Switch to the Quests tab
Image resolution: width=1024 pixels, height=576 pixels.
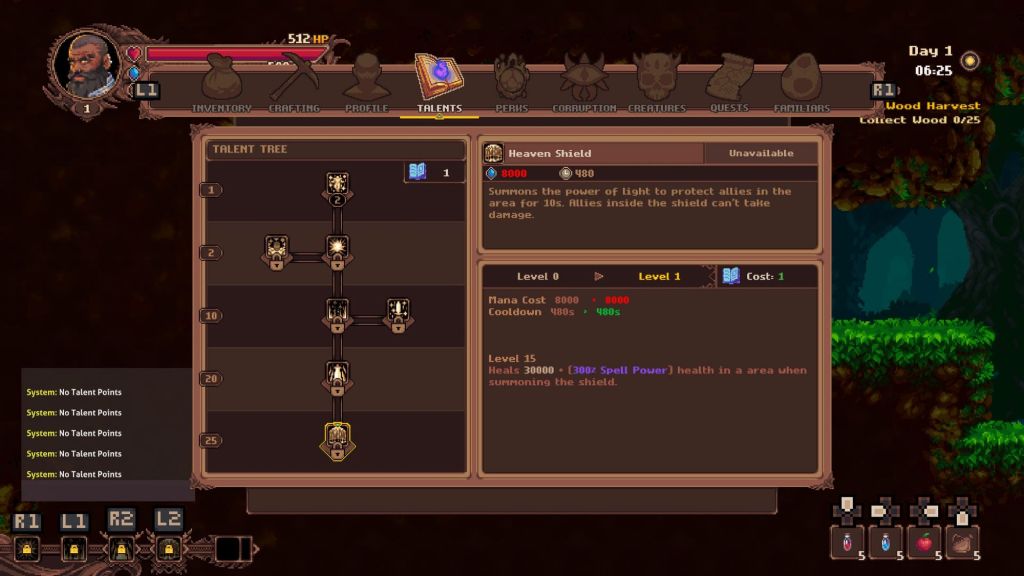[729, 84]
